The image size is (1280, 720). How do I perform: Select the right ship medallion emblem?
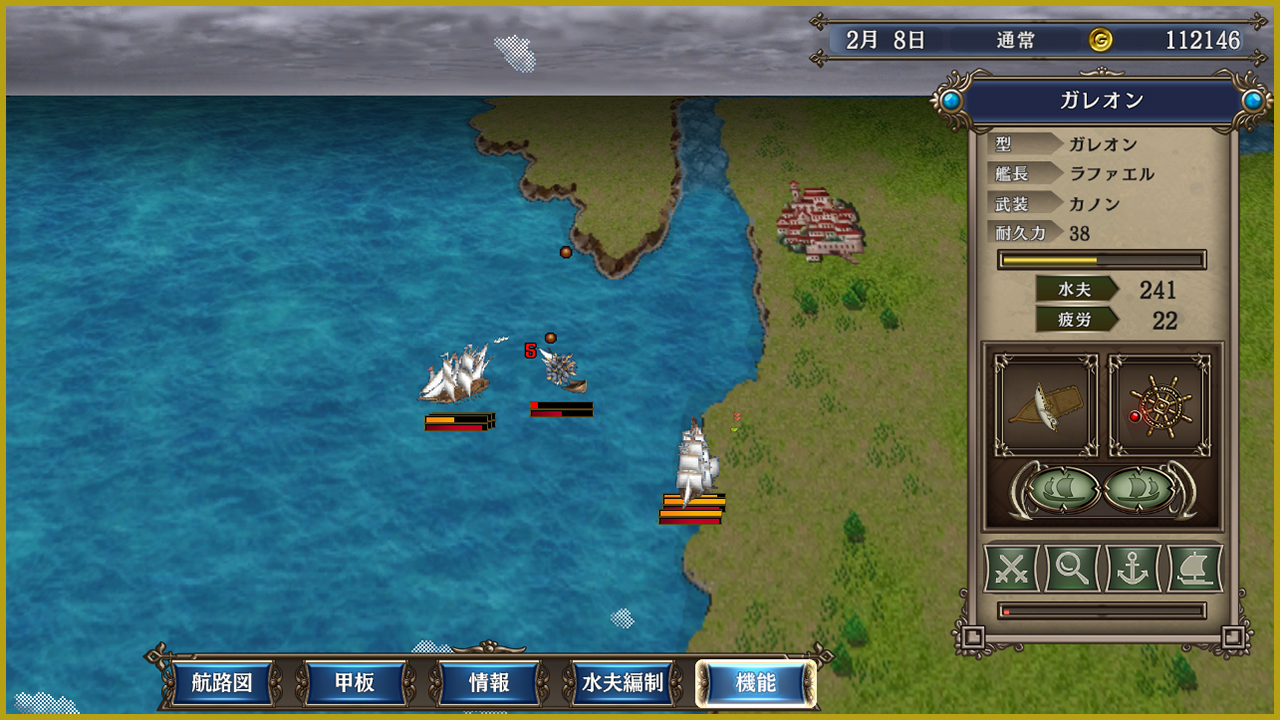(x=1140, y=490)
